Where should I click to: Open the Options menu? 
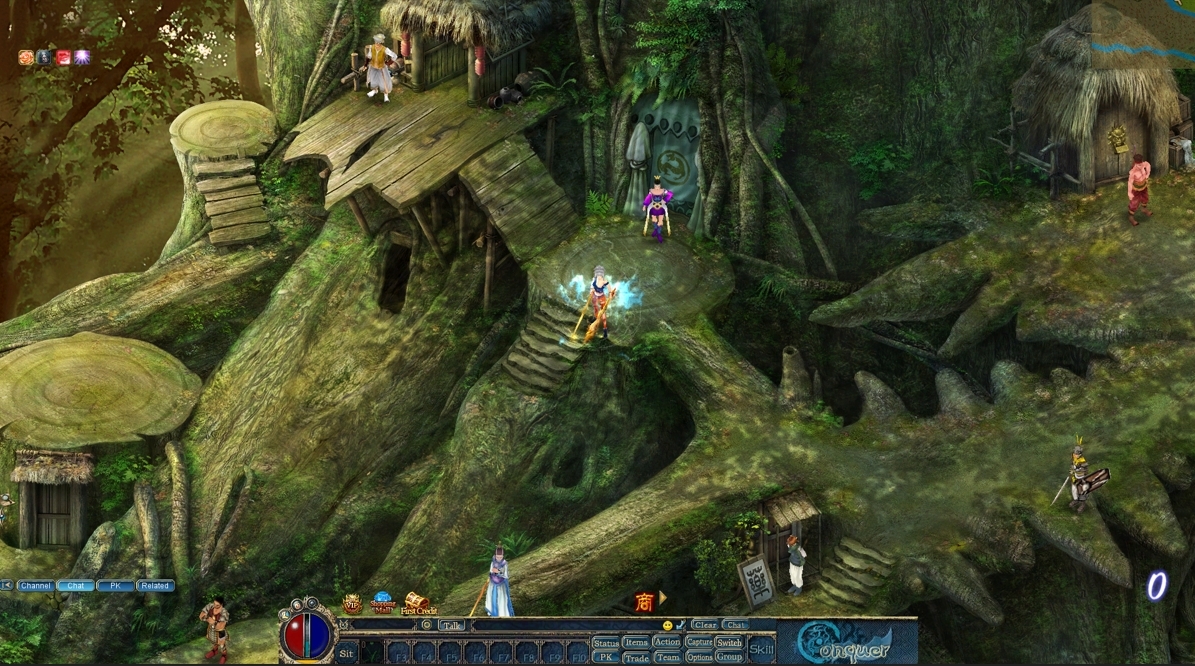coord(699,657)
